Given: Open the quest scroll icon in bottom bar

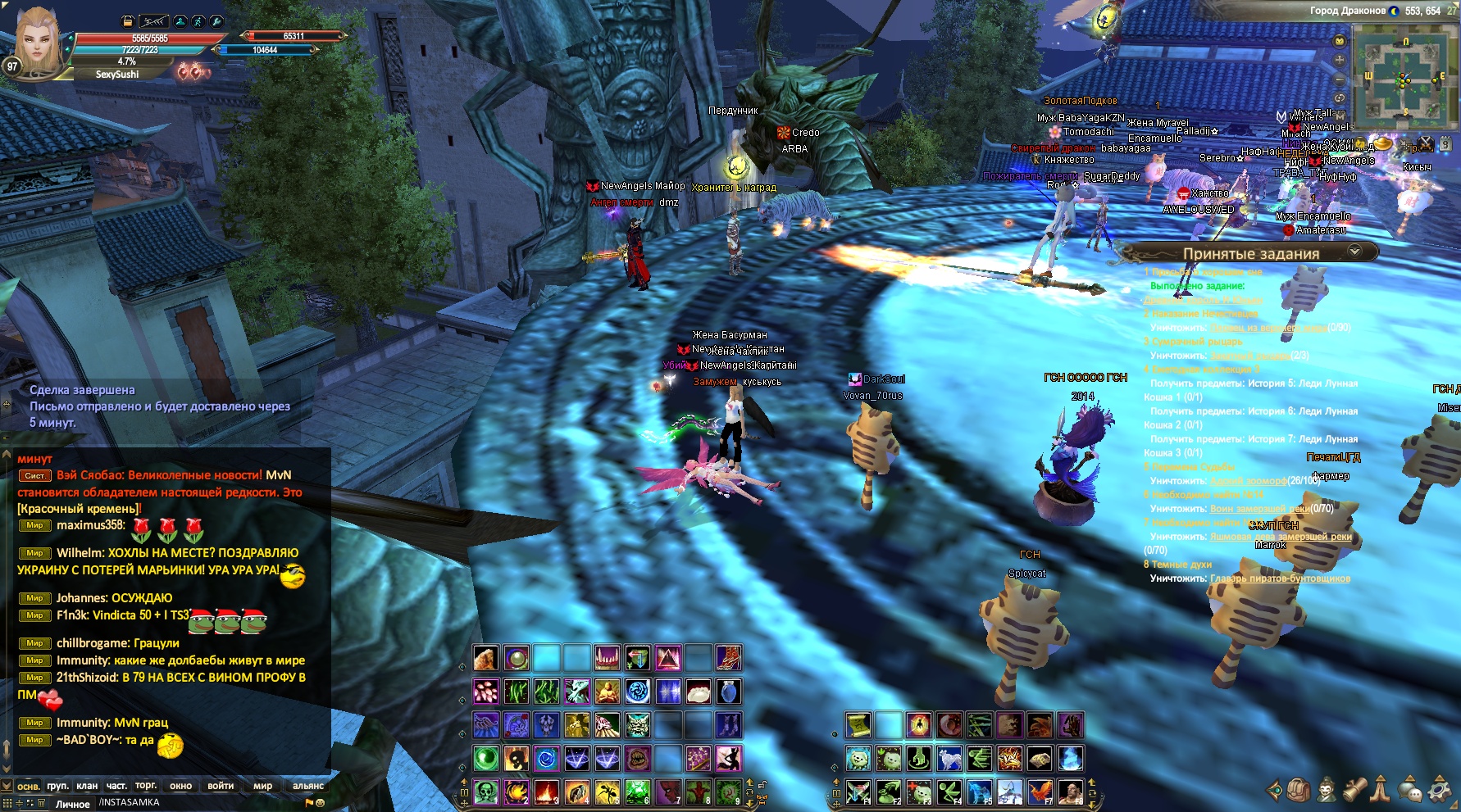Looking at the screenshot, I should point(1354,790).
